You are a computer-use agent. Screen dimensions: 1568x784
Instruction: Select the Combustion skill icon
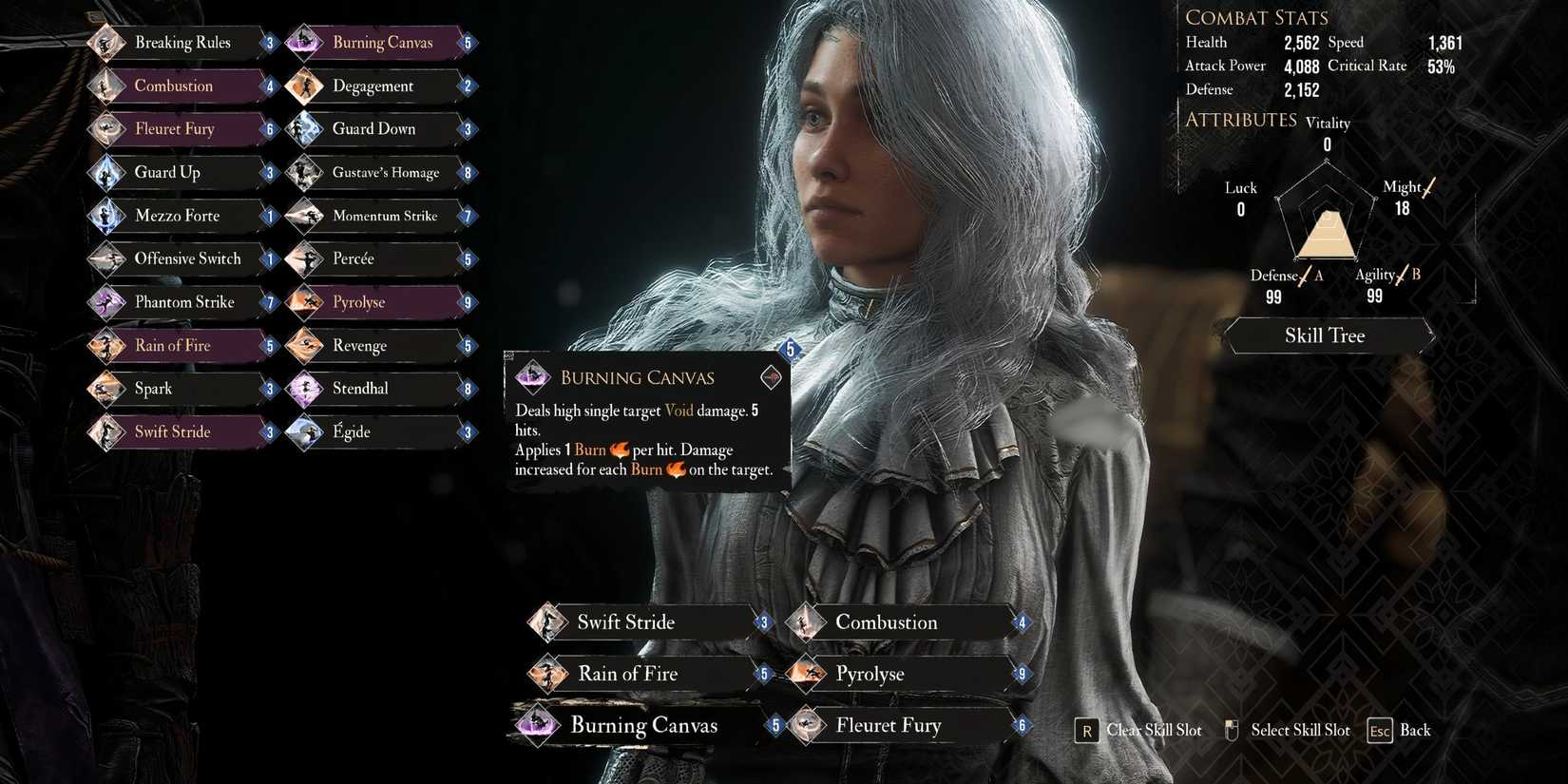tap(107, 86)
